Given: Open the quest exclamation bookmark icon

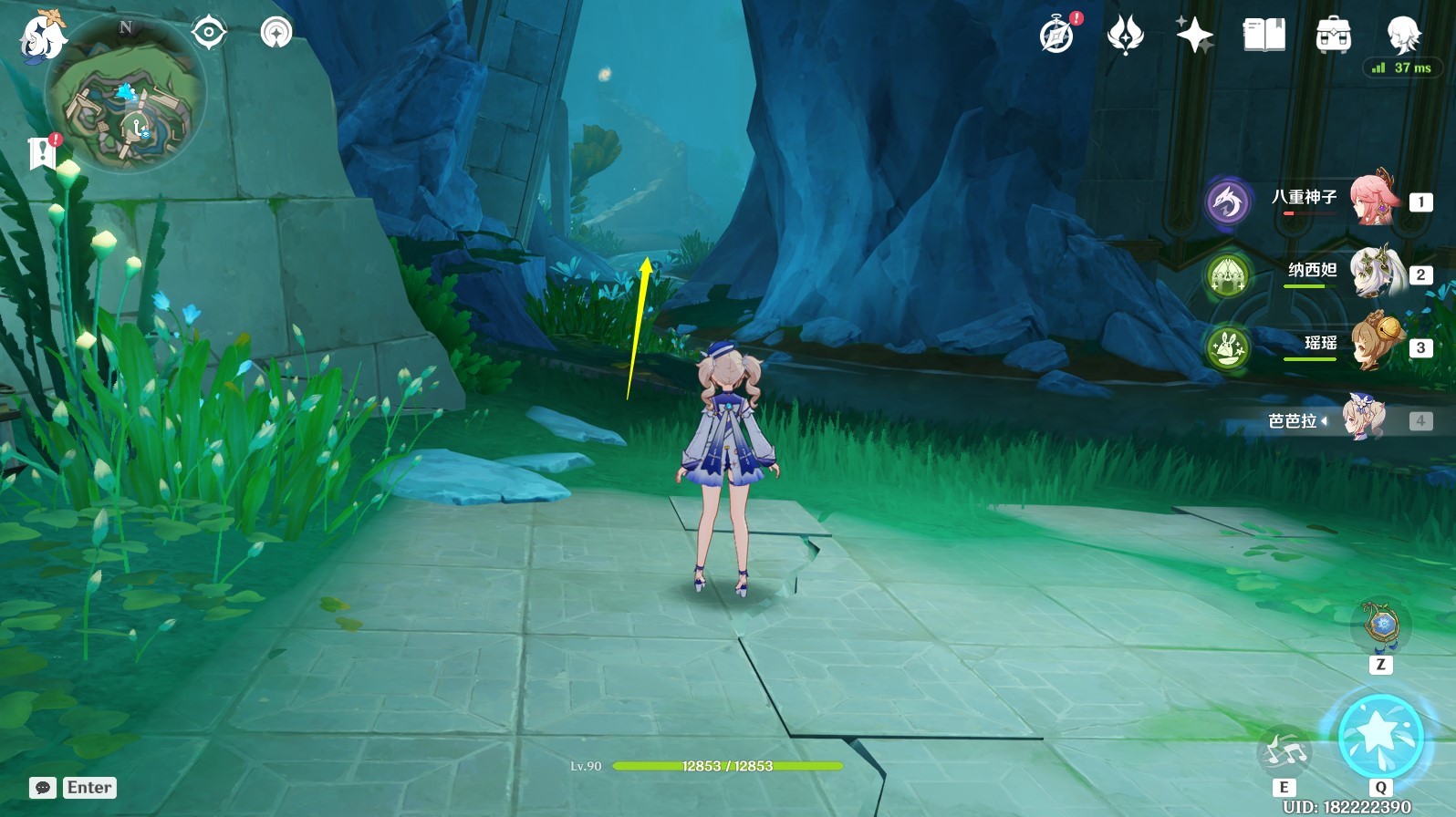Looking at the screenshot, I should coord(42,153).
